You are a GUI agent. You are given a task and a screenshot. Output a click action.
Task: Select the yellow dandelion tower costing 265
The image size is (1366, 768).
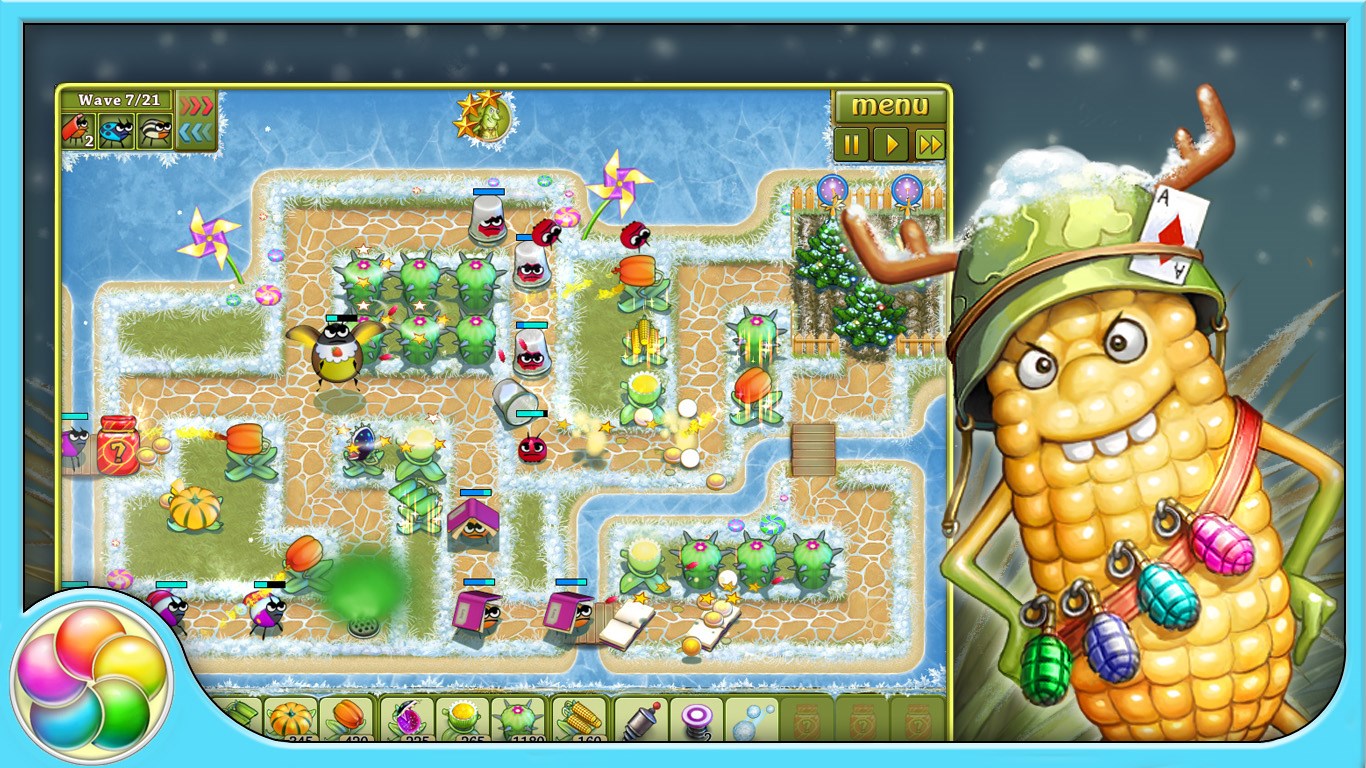462,718
